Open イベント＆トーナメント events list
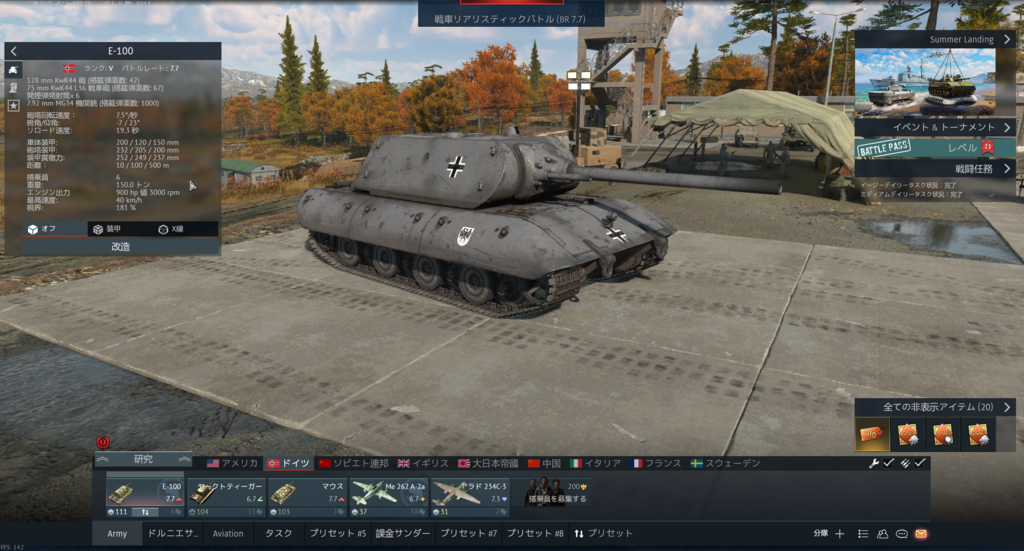 [935, 127]
